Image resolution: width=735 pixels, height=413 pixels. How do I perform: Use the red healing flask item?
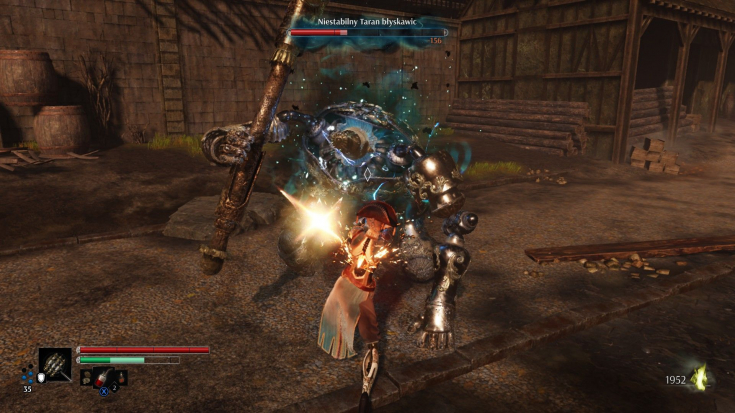point(103,377)
